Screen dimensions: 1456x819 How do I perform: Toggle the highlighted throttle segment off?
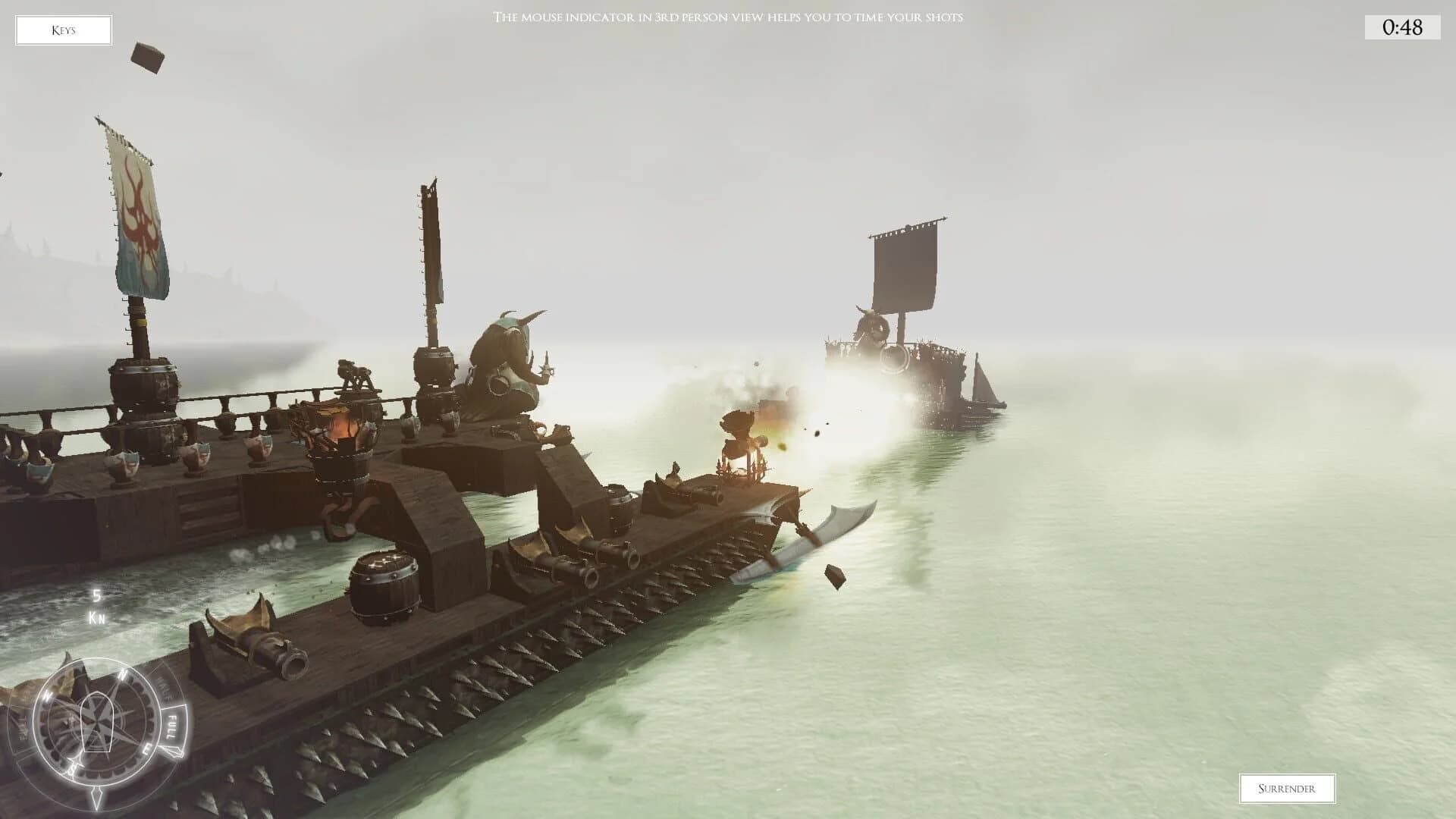[x=171, y=726]
